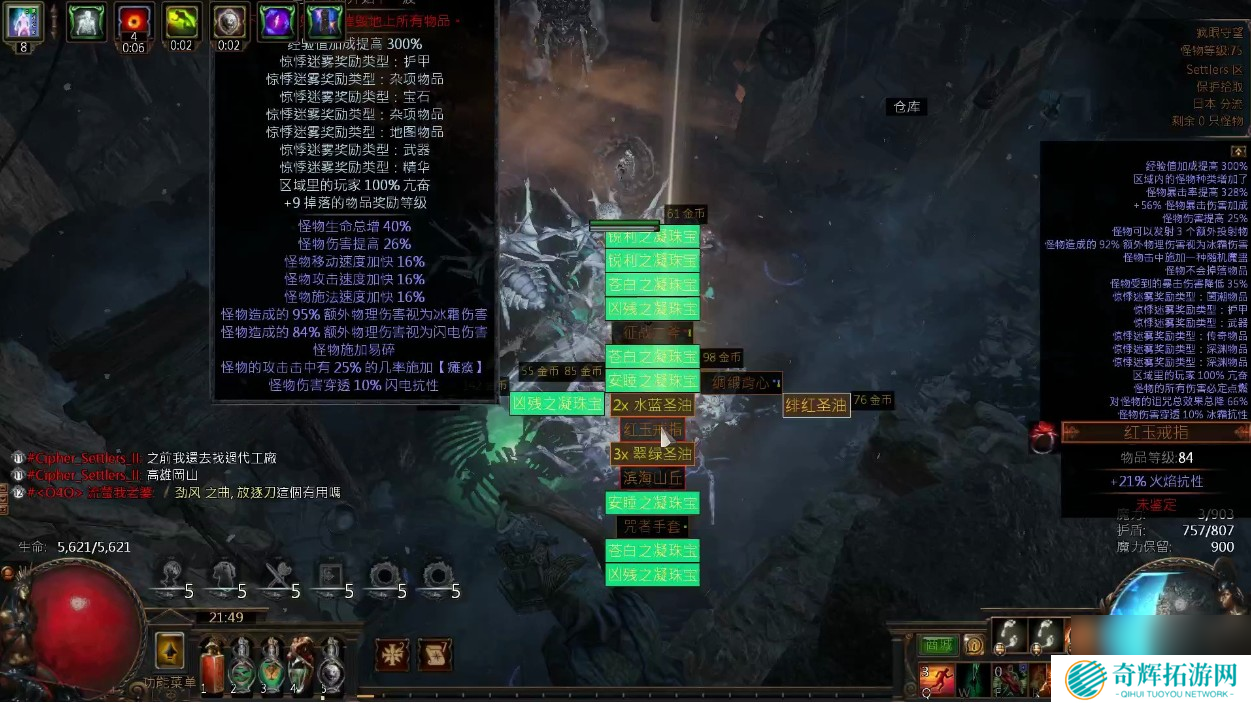Pick up the 红玉戒指 ring label

(x=652, y=429)
